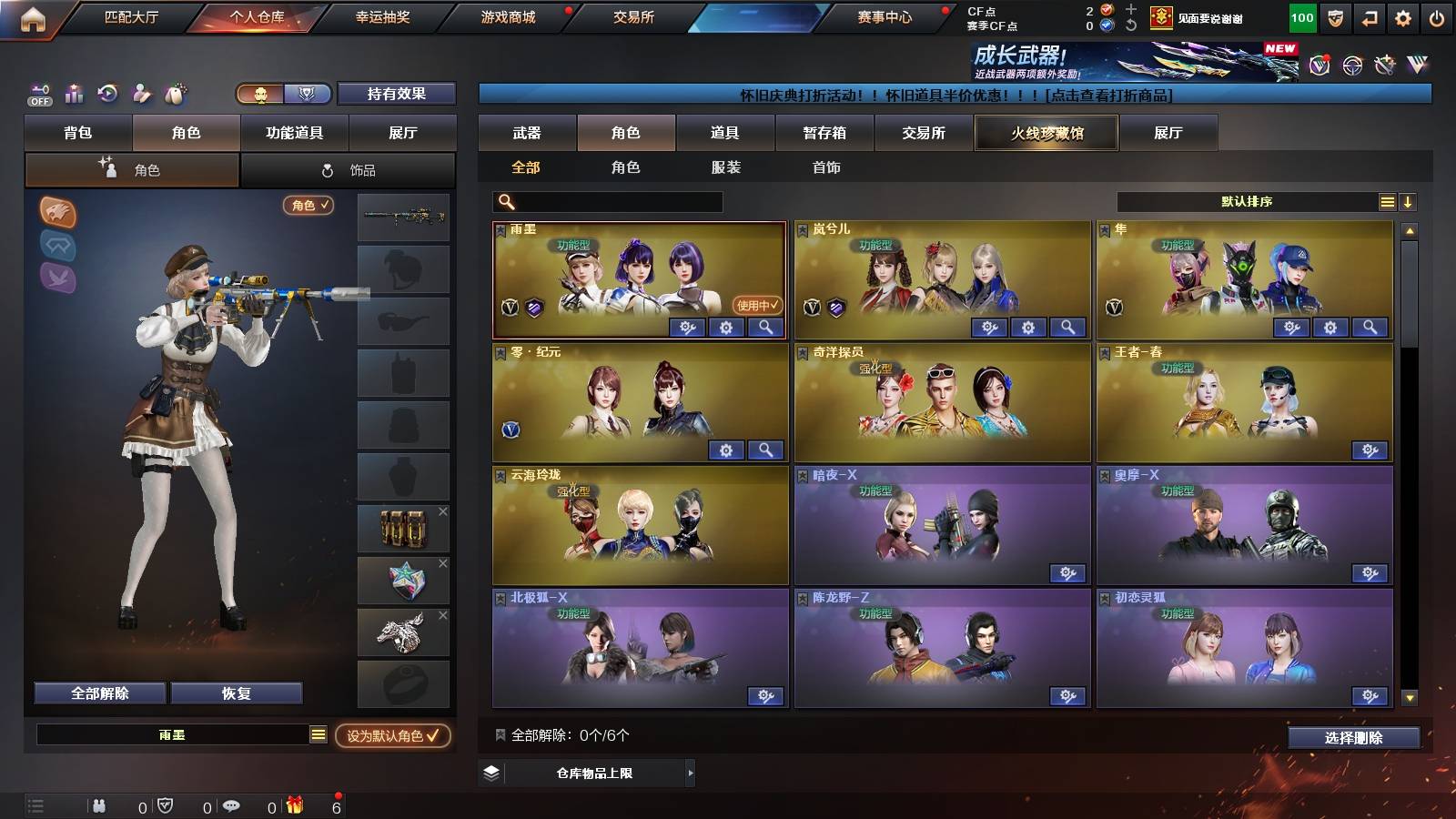Viewport: 1456px width, 819px height.
Task: Open the recovery history icon in the left toolbar
Action: coord(106,92)
